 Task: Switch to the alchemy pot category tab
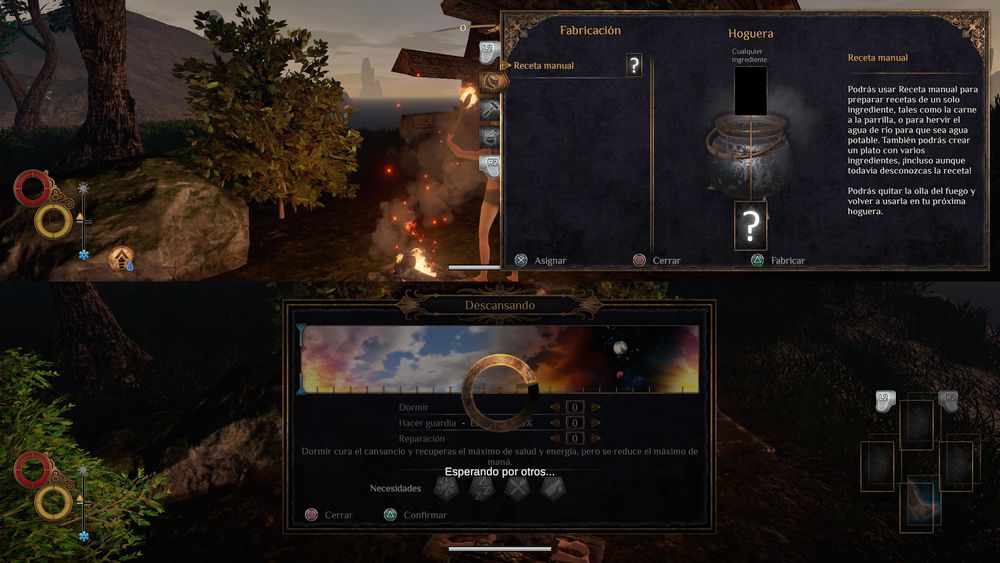pyautogui.click(x=491, y=136)
